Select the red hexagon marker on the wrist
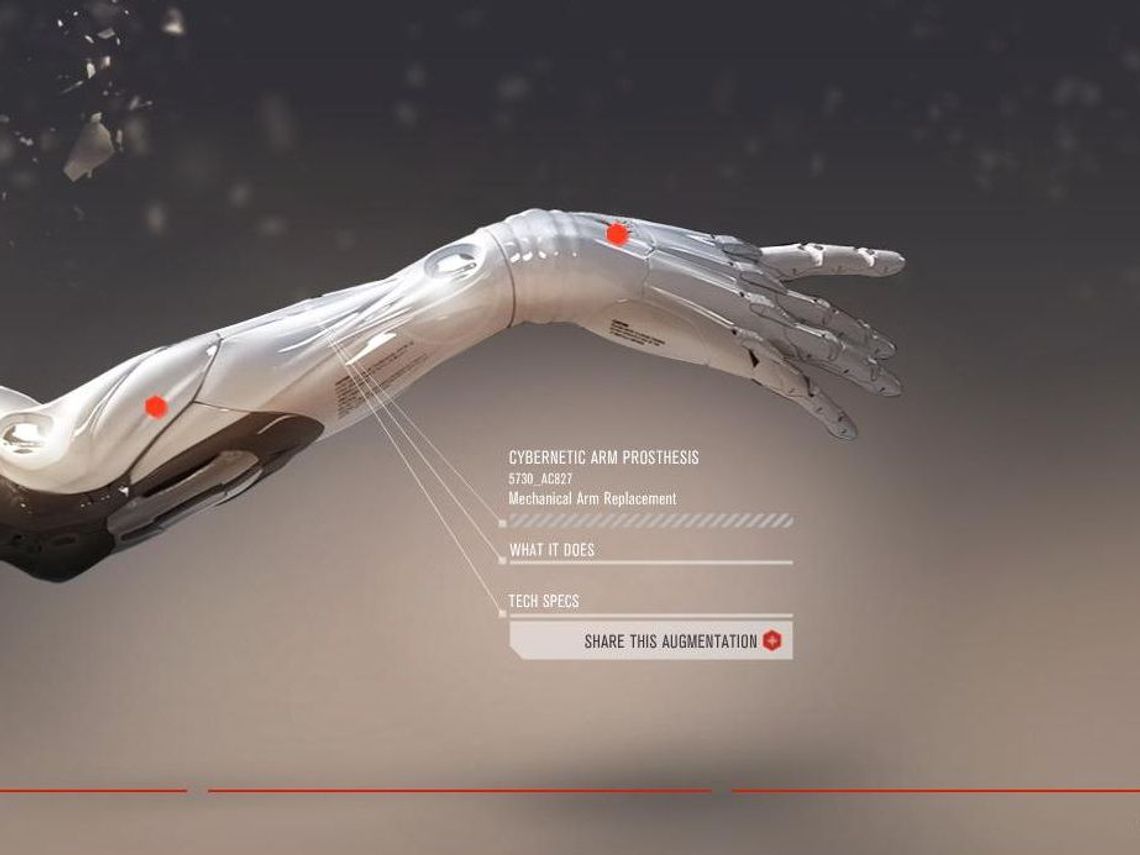The height and width of the screenshot is (855, 1140). tap(617, 234)
